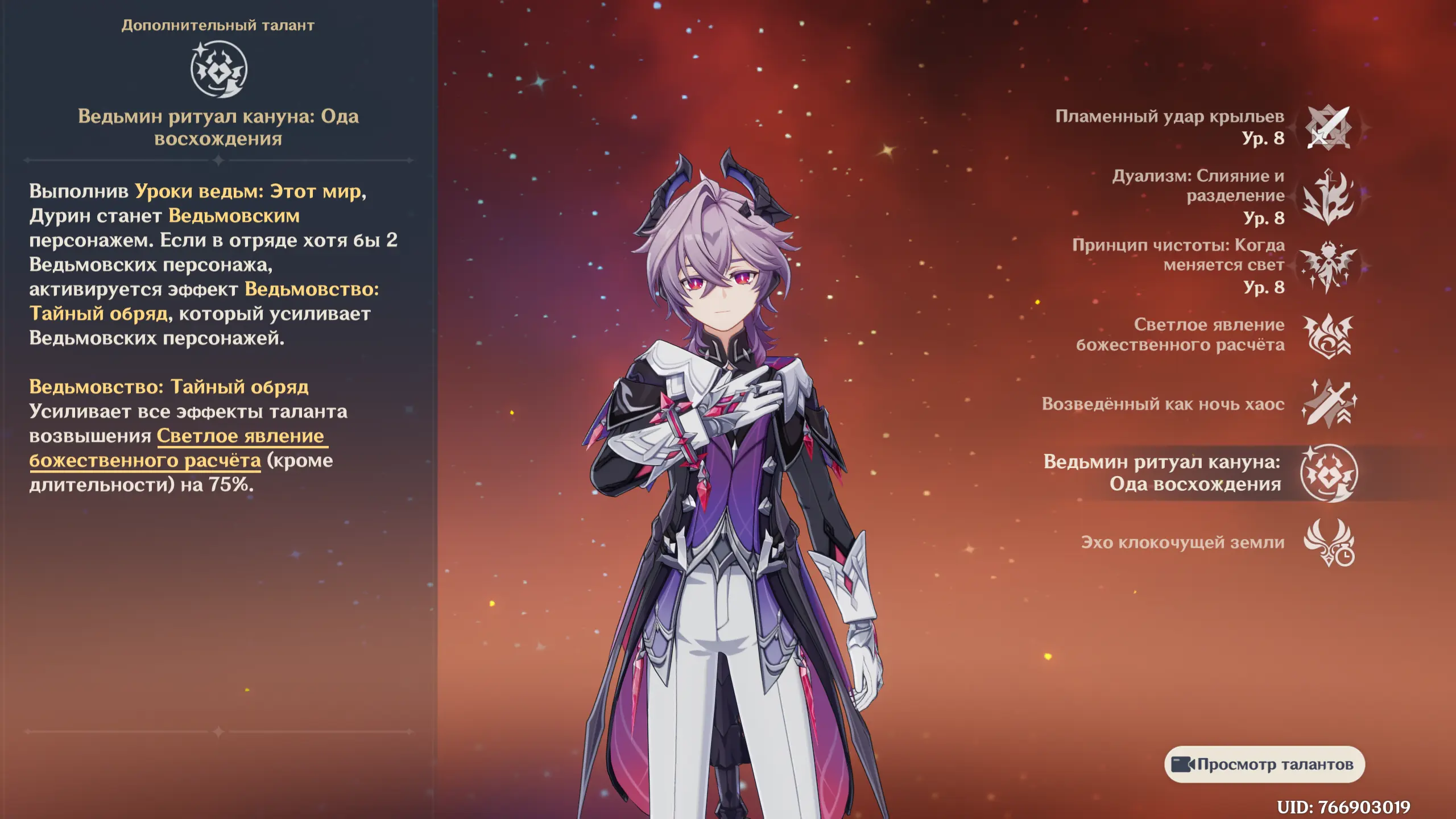Screen dimensions: 1456x819
Task: Open the Просмотр талантов preview button
Action: point(1264,764)
